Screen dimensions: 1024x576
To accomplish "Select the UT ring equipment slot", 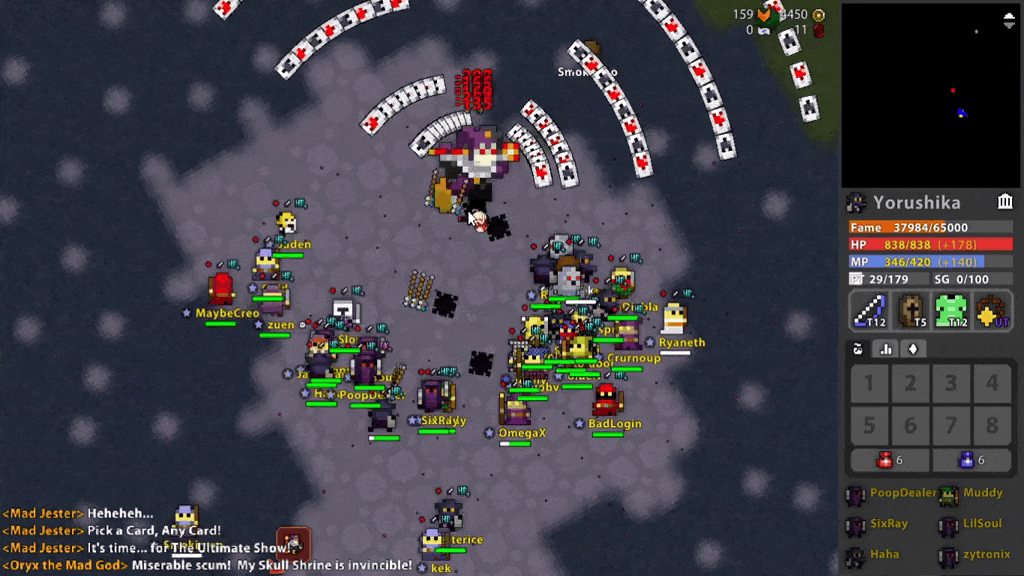I will click(x=993, y=310).
